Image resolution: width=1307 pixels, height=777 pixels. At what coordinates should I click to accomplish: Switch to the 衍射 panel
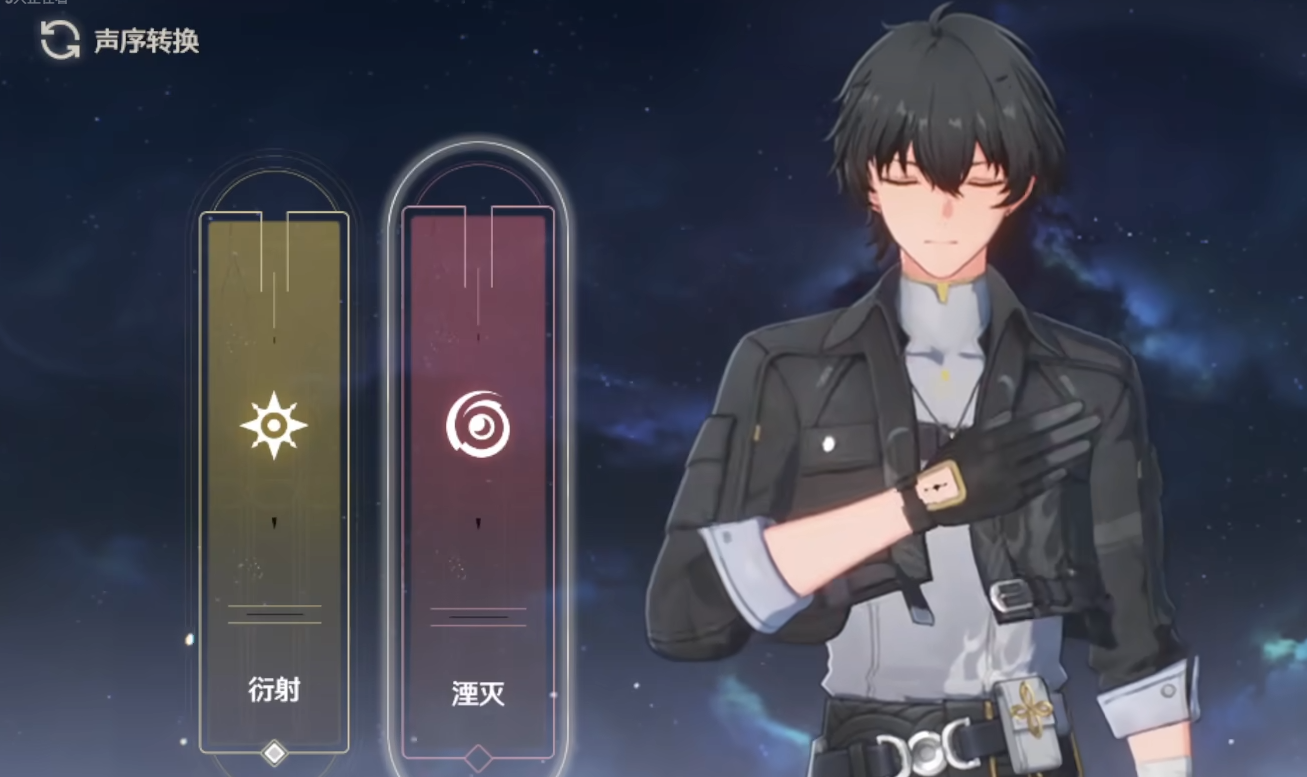pyautogui.click(x=272, y=450)
